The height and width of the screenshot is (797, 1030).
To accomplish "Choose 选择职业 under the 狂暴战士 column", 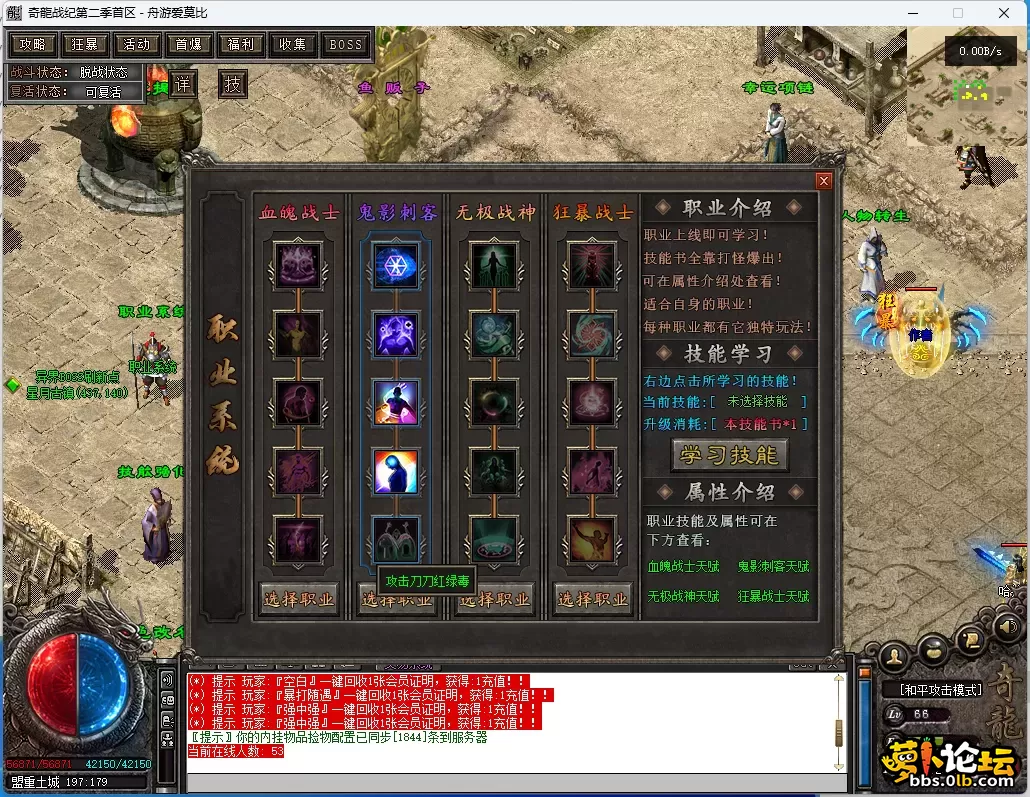I will coord(594,599).
